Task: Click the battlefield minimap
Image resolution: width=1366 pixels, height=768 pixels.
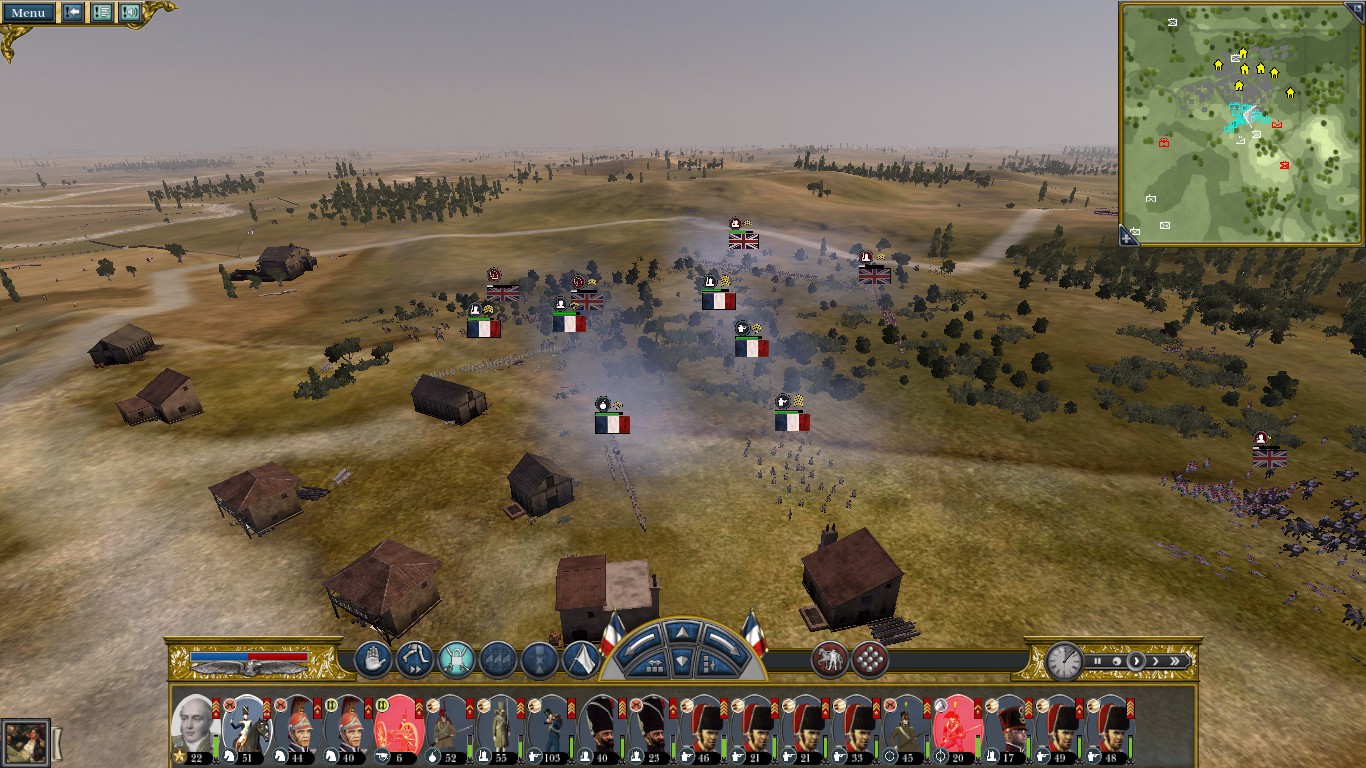Action: click(x=1241, y=120)
